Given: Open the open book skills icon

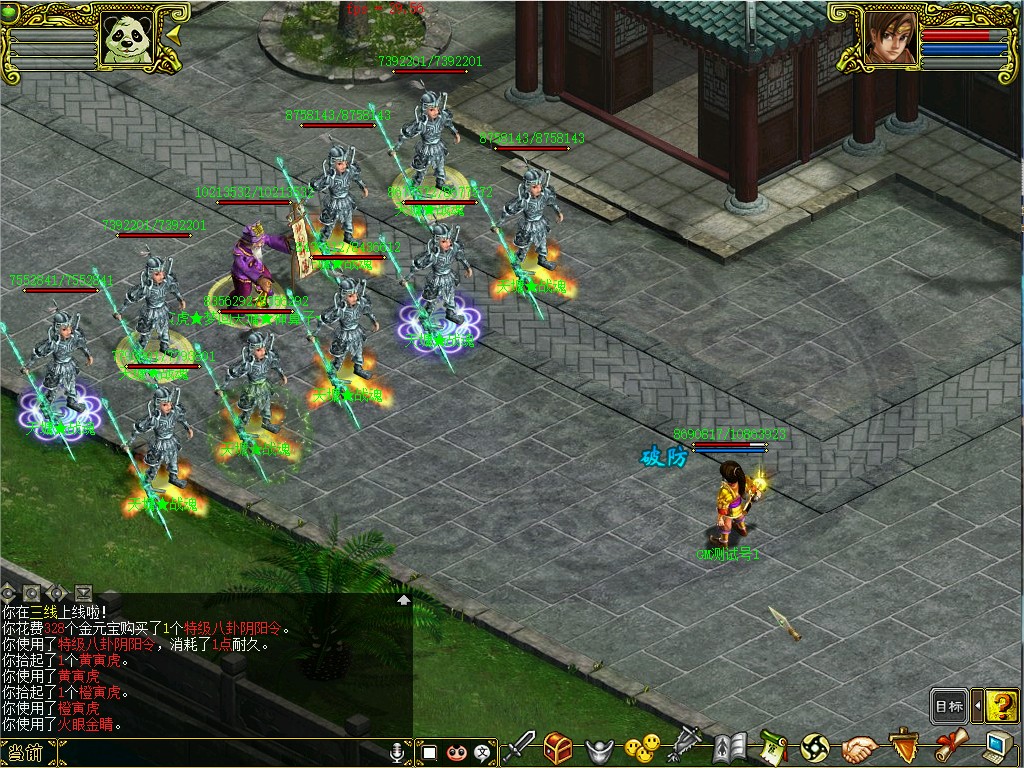Looking at the screenshot, I should pos(730,747).
